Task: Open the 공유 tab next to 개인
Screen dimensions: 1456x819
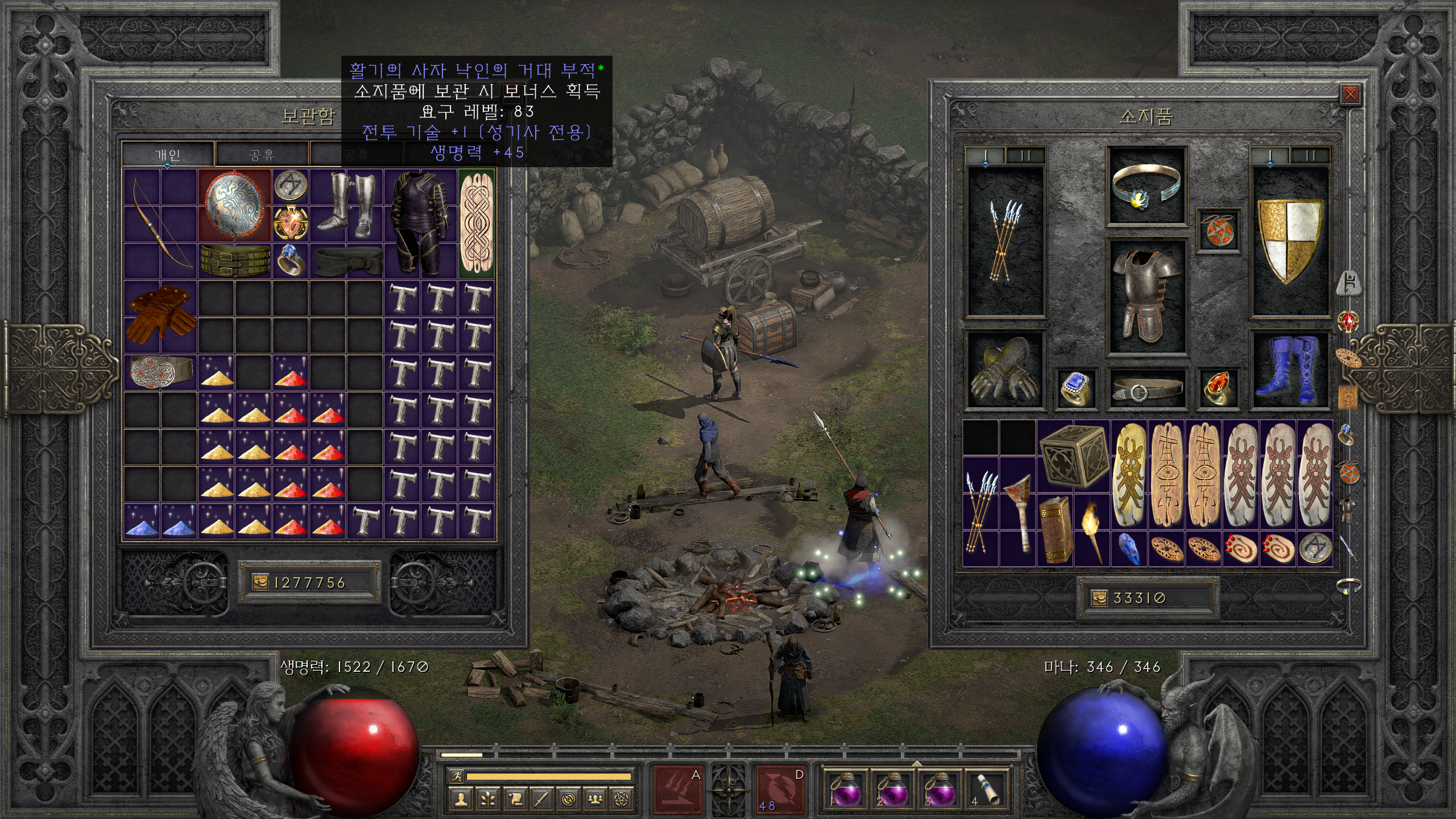Action: pyautogui.click(x=262, y=155)
